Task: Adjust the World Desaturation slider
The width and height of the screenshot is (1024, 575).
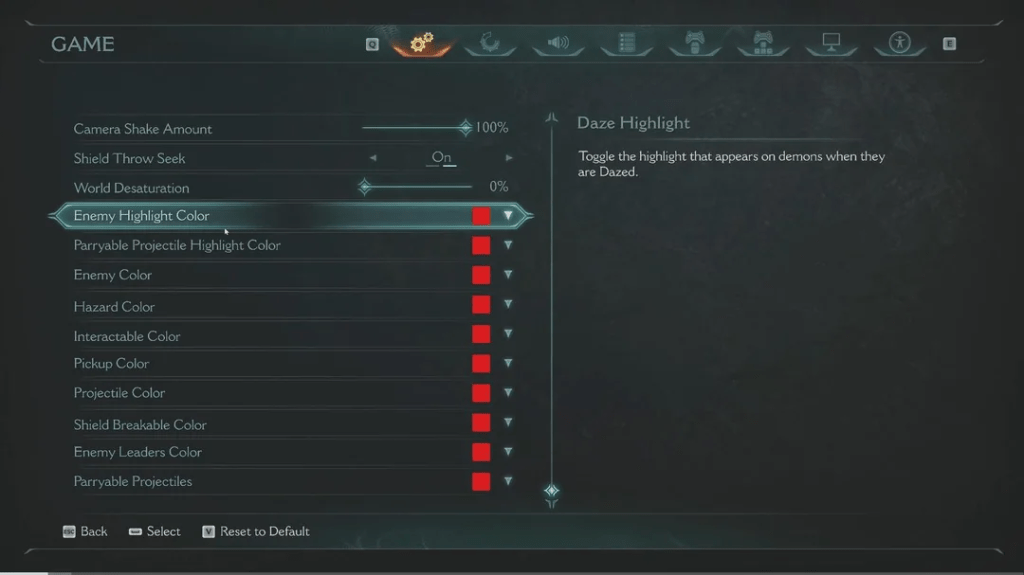Action: 365,187
